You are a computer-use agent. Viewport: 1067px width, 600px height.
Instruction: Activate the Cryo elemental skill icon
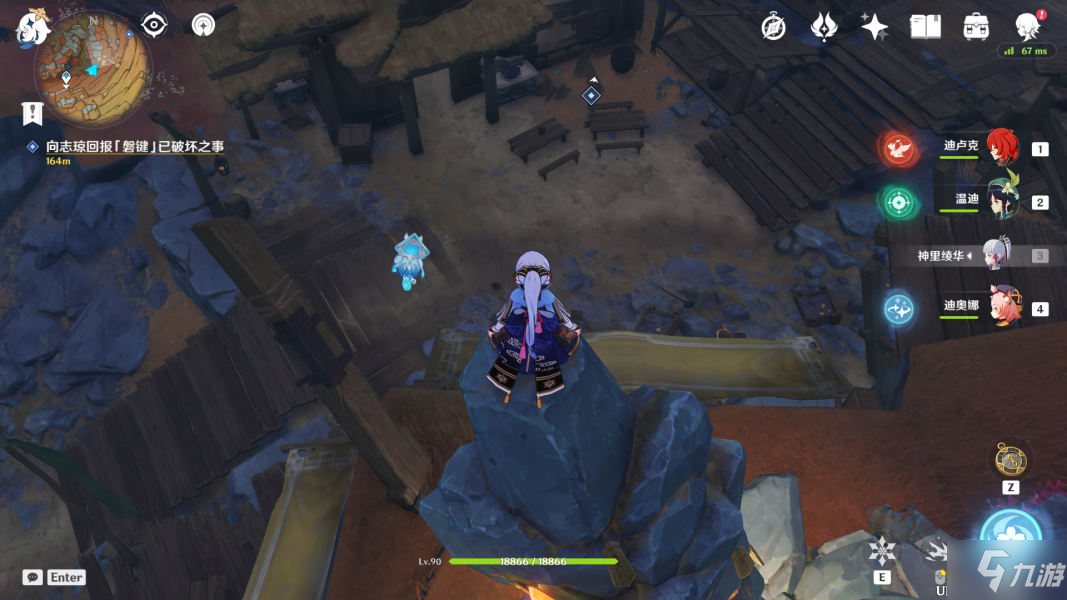click(883, 550)
